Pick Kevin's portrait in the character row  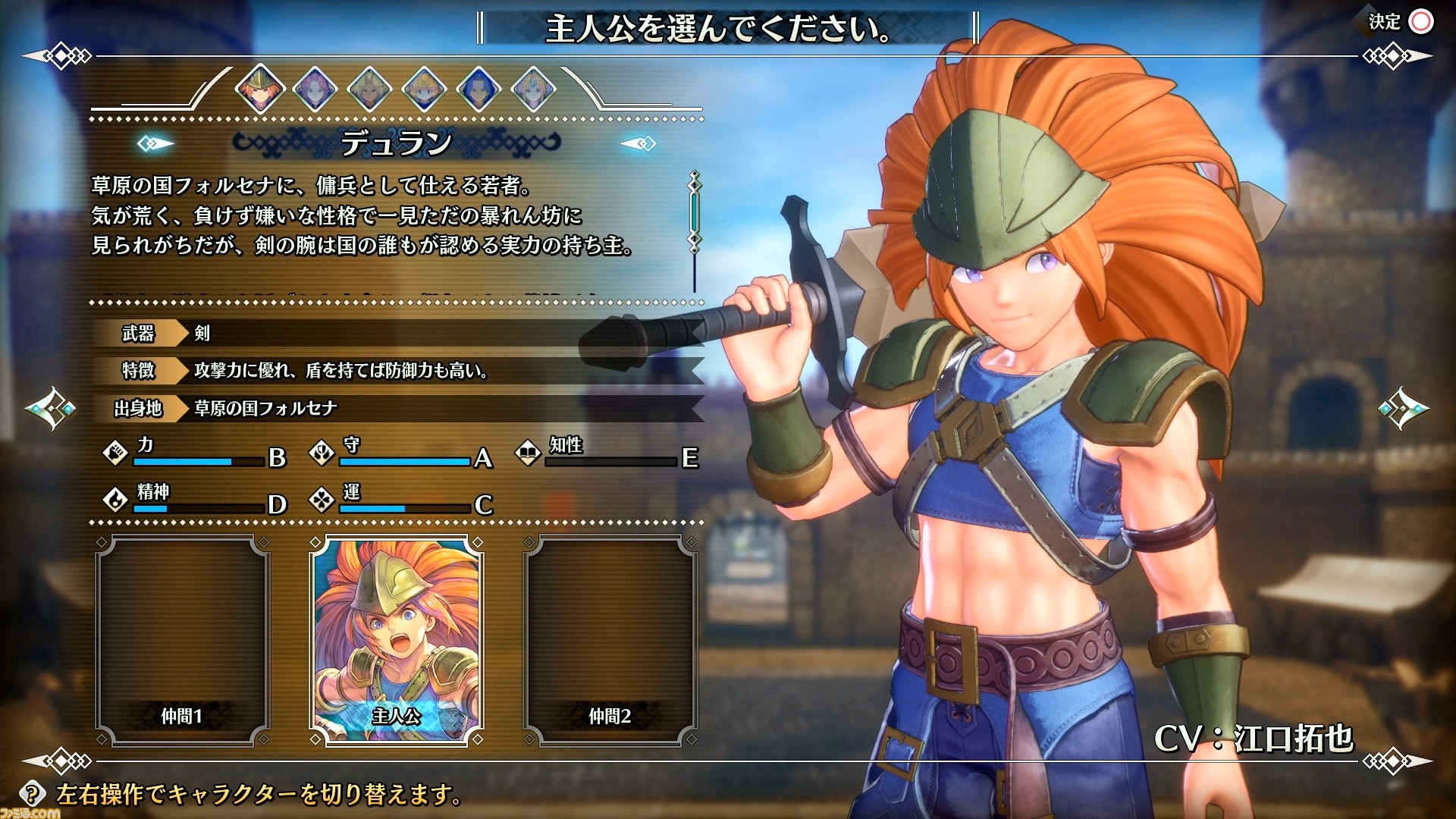(x=369, y=89)
